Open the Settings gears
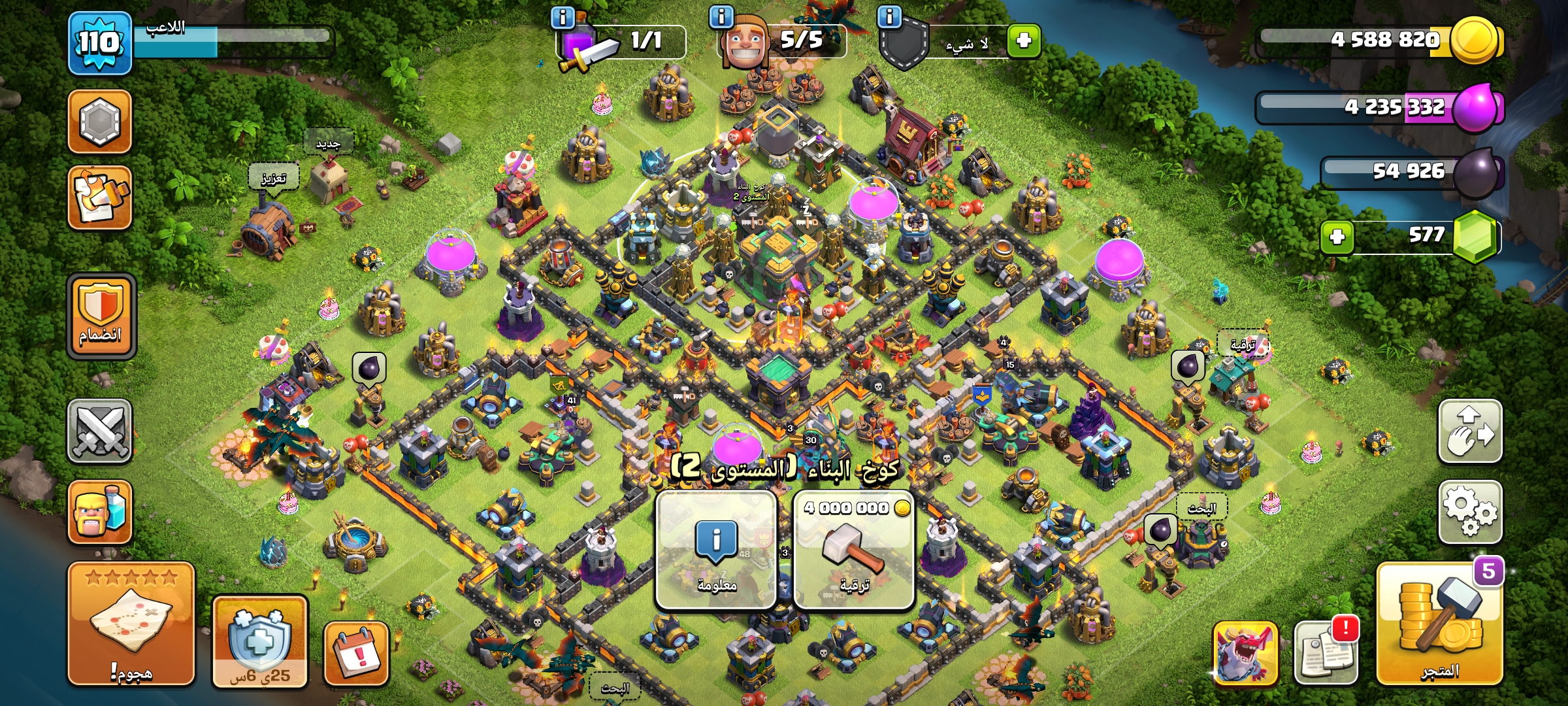The width and height of the screenshot is (1568, 706). (1469, 512)
